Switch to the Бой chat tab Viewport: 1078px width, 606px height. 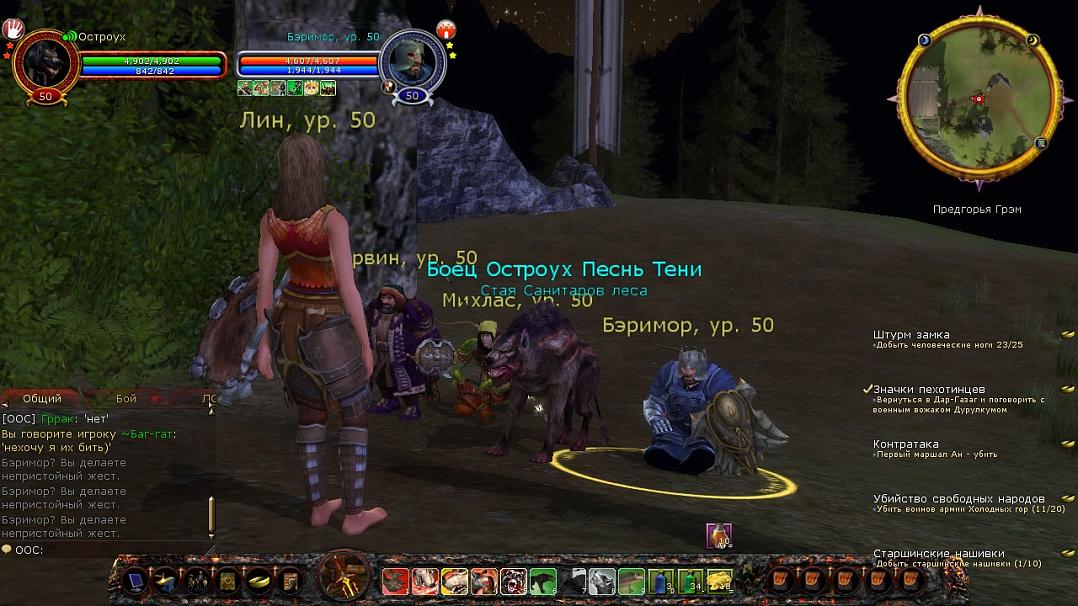(x=126, y=398)
